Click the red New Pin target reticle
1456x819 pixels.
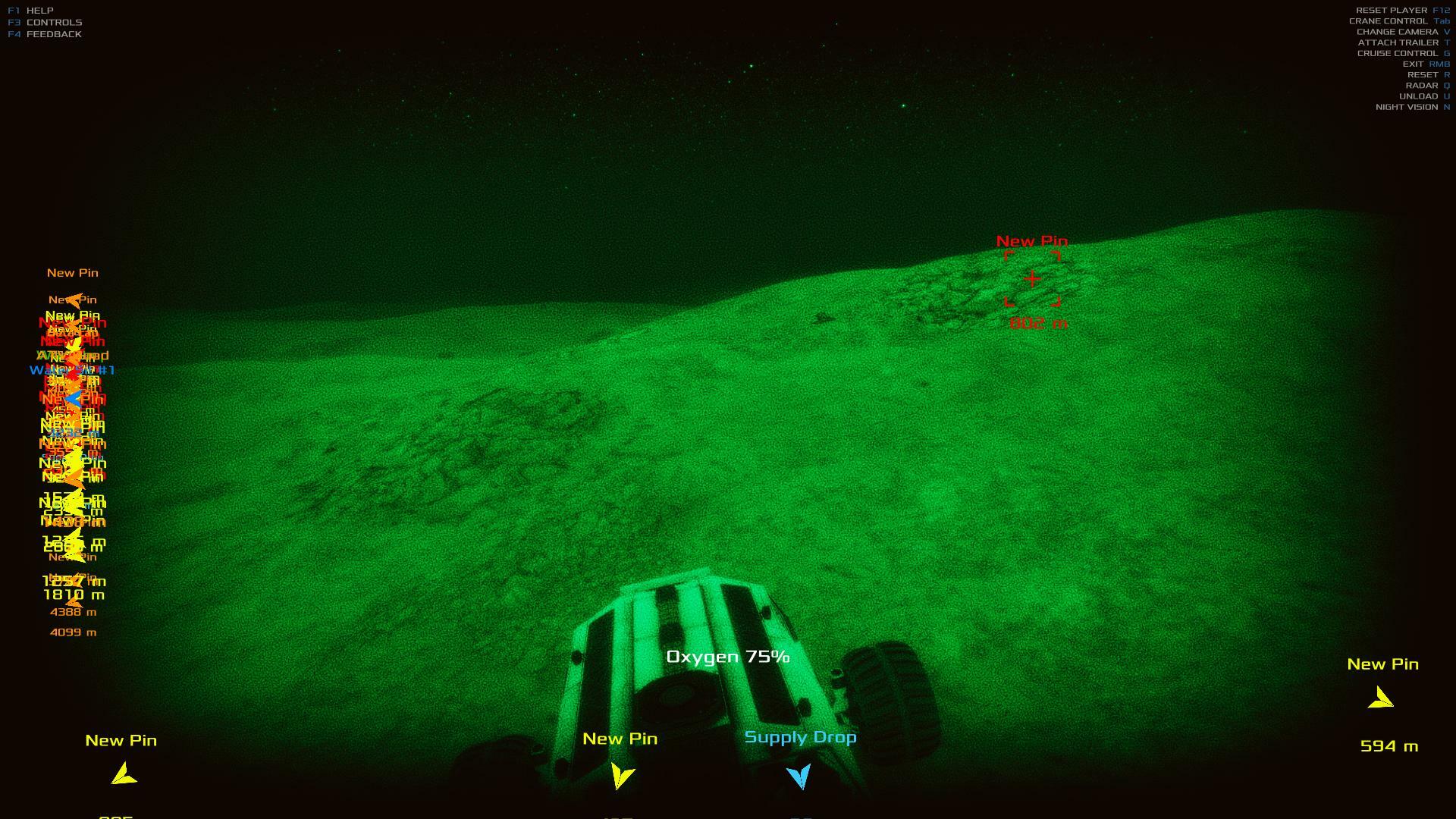(1032, 280)
